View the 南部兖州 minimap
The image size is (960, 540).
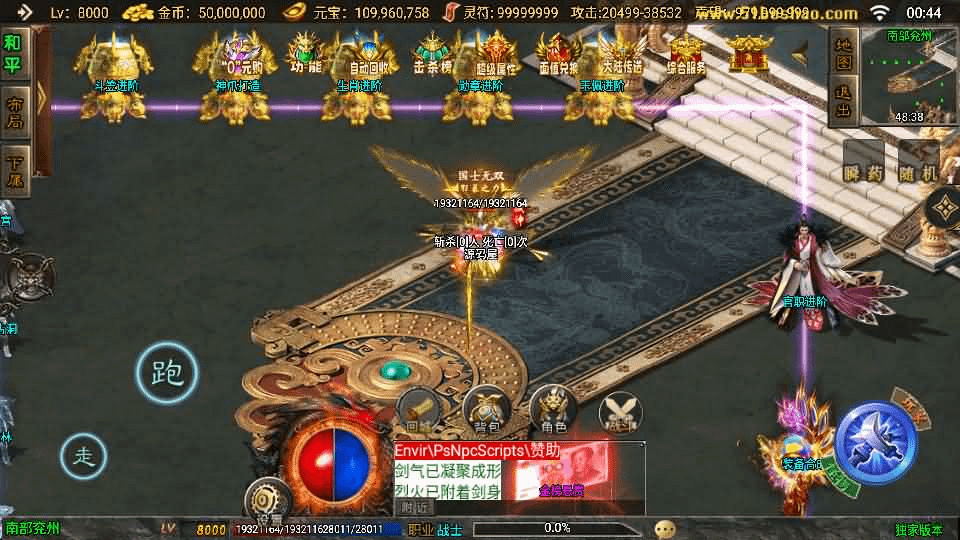pyautogui.click(x=908, y=76)
